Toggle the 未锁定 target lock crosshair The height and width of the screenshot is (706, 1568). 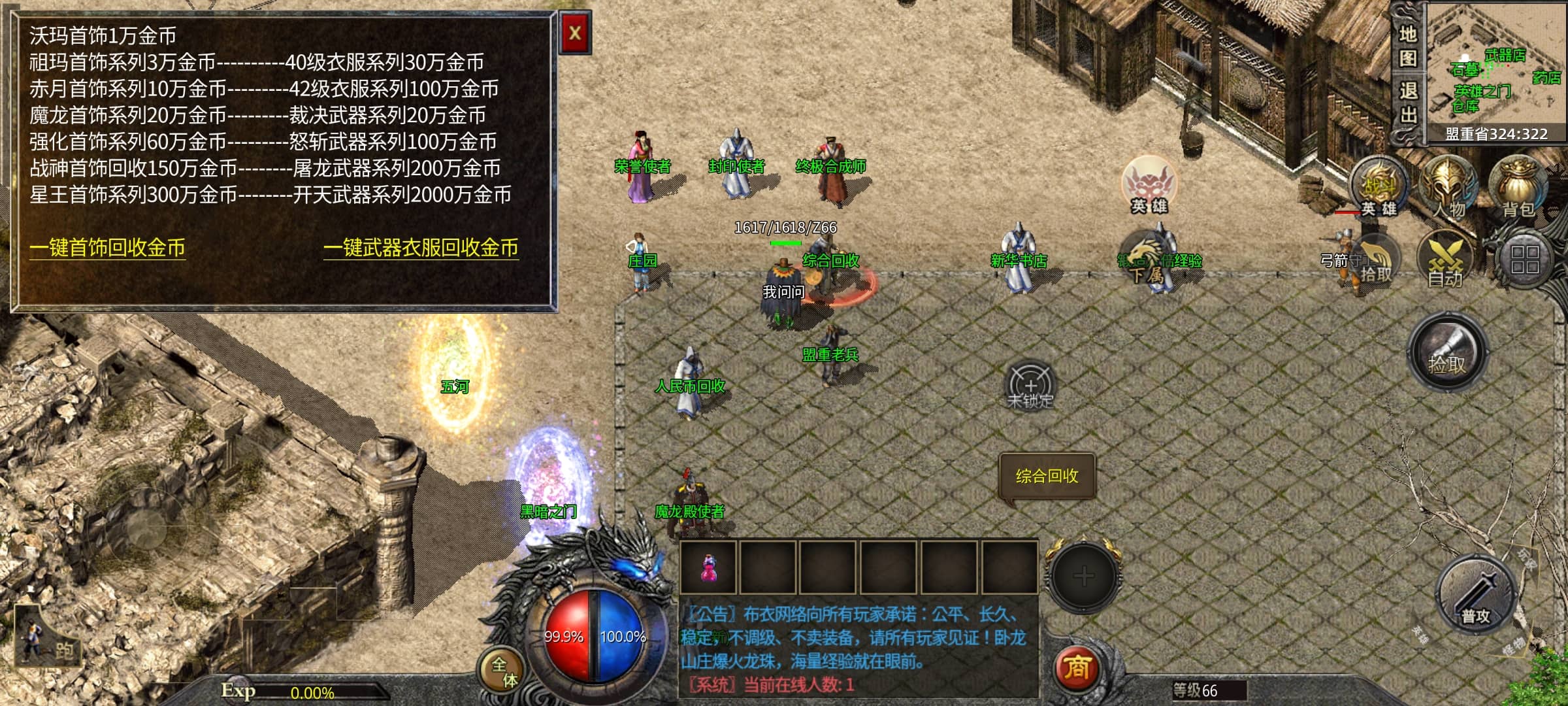point(1030,386)
